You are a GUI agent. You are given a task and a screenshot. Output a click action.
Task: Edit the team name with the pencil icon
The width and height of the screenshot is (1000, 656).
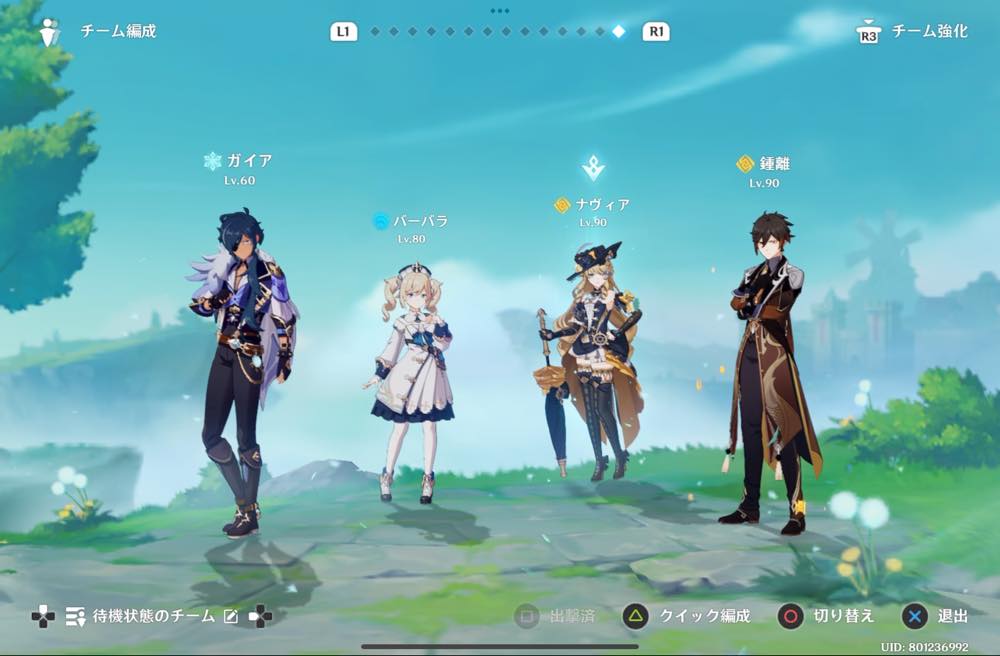click(231, 617)
